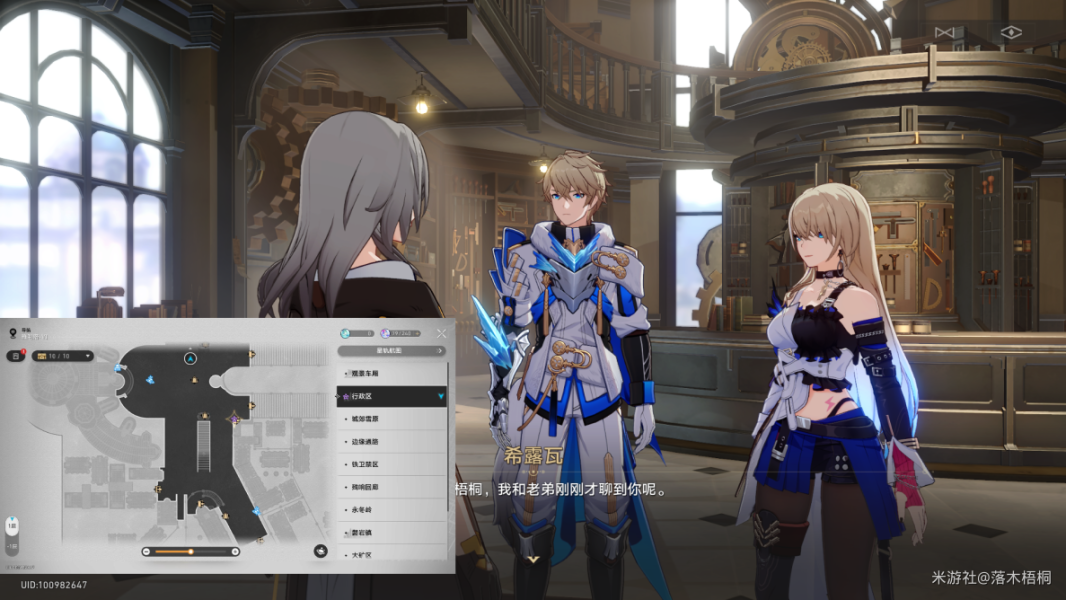
Task: Toggle dialogue auto-play bowtie icon
Action: [943, 32]
